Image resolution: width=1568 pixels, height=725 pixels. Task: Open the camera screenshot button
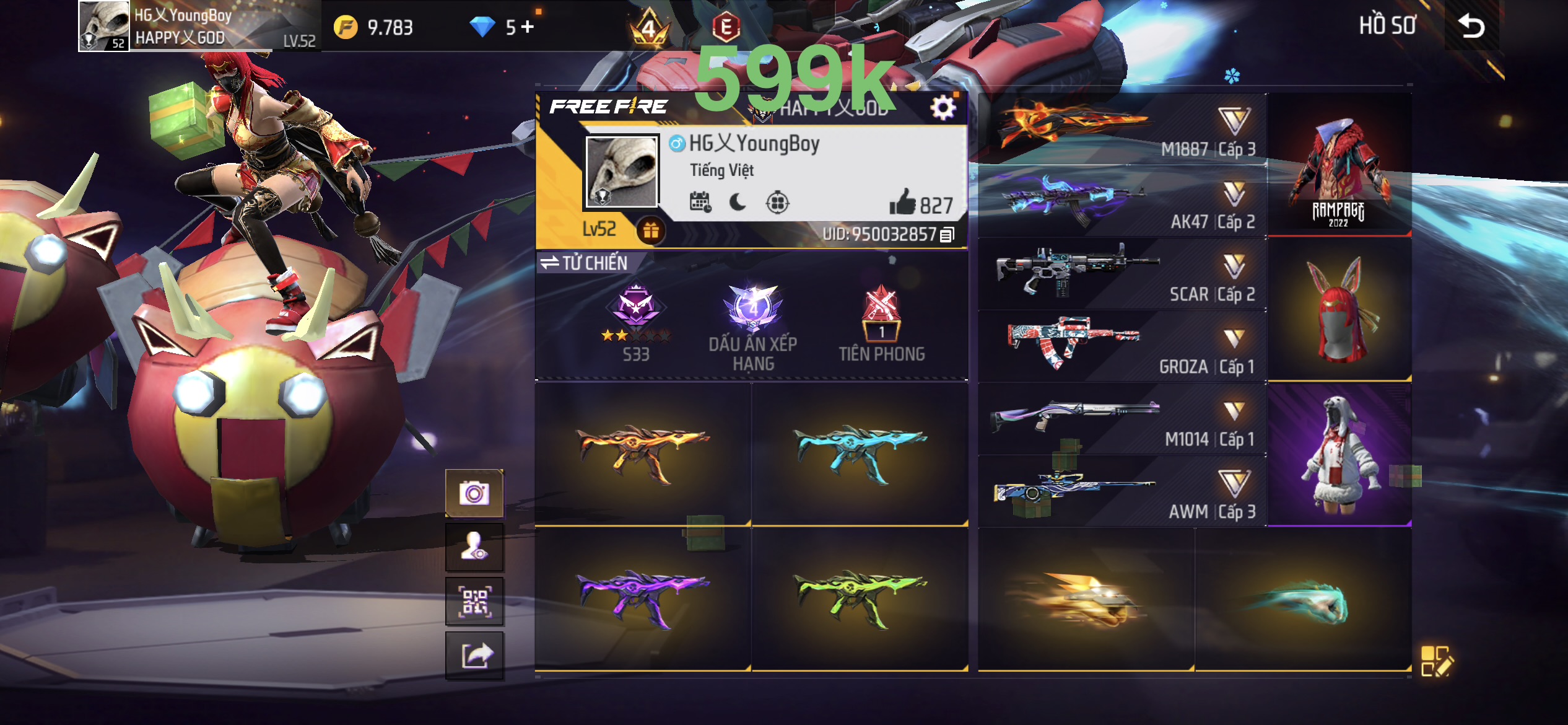474,493
